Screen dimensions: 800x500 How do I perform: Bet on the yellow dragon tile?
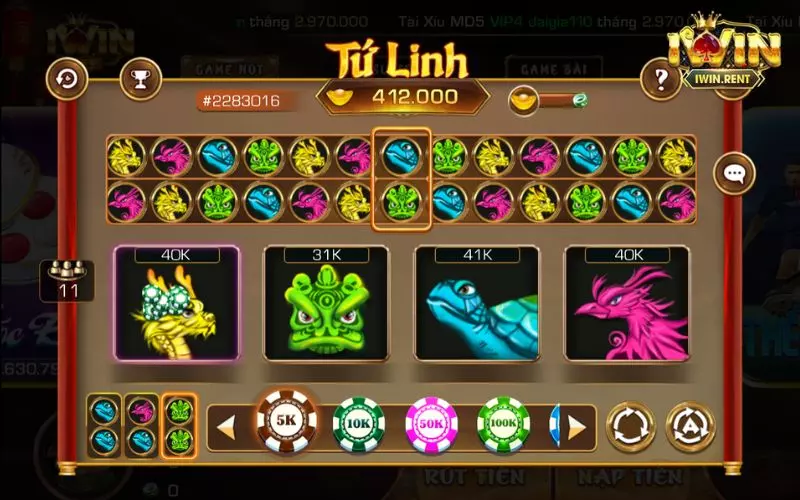(177, 303)
